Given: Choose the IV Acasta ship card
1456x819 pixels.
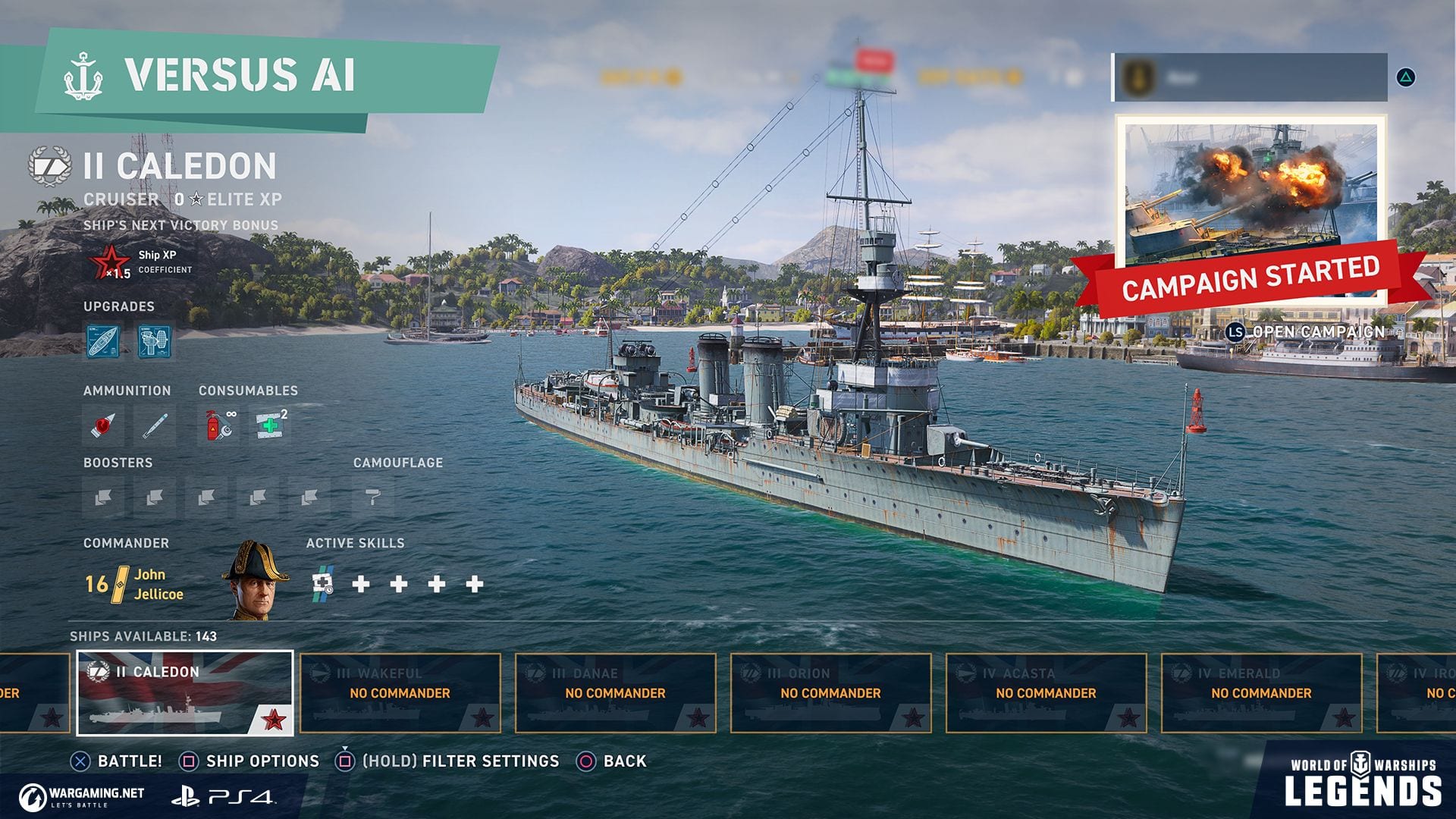Looking at the screenshot, I should coord(1046,693).
